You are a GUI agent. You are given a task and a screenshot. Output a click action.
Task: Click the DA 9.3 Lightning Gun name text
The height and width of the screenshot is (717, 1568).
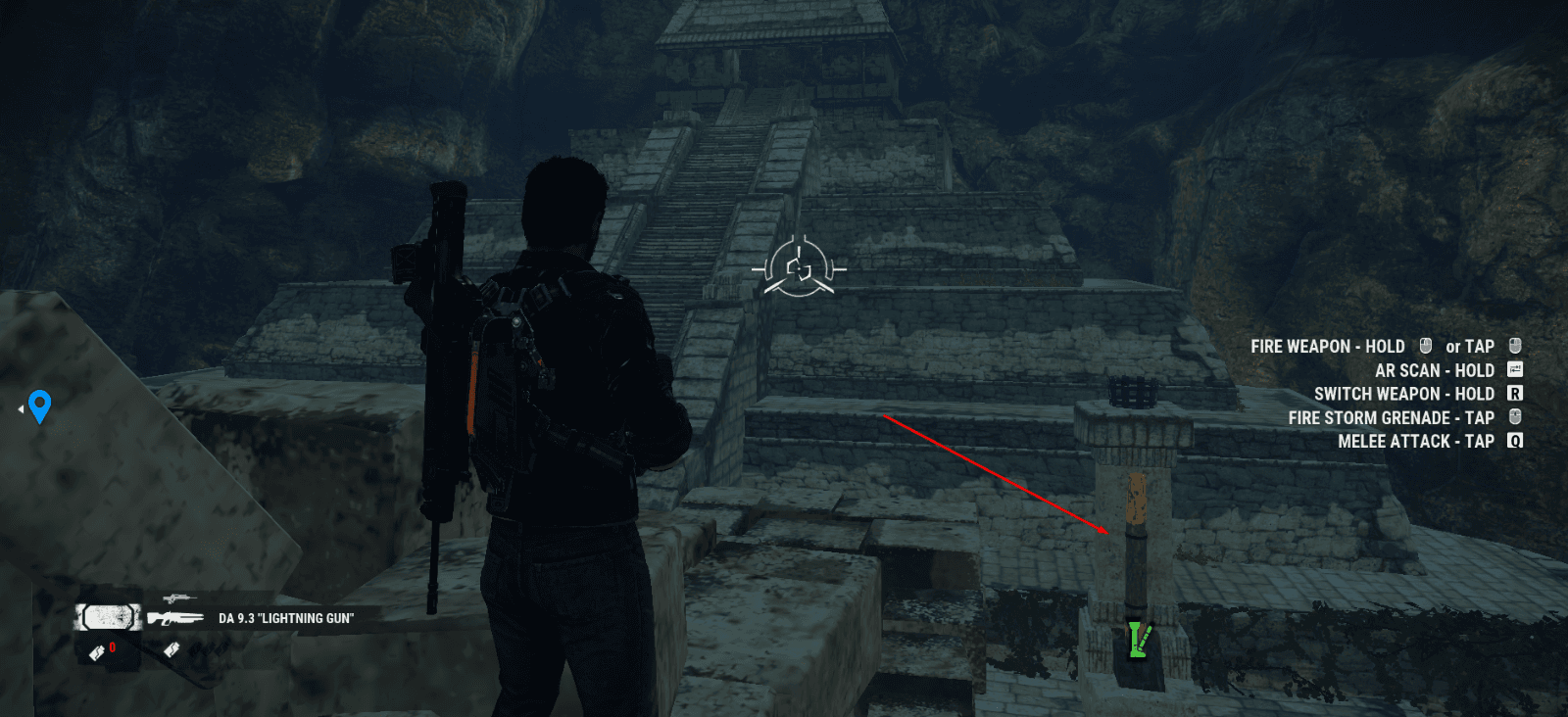286,618
